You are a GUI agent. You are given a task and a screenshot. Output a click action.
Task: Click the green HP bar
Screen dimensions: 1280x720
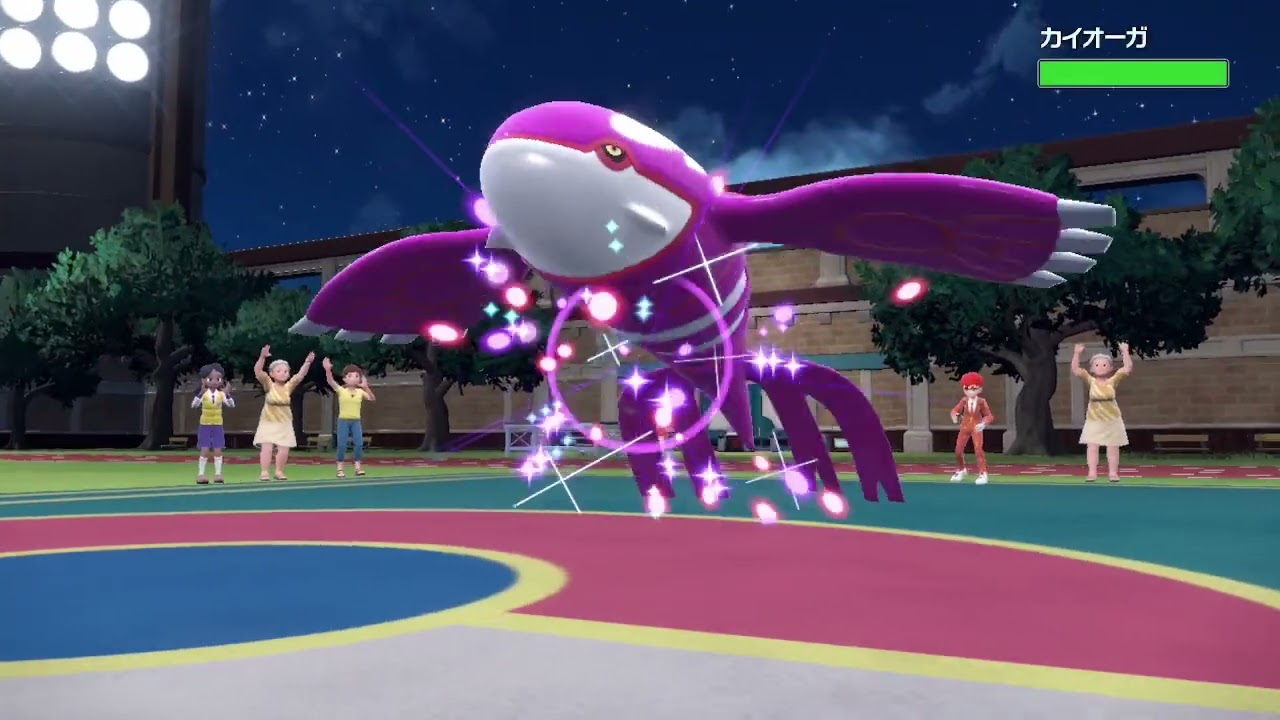coord(1133,70)
